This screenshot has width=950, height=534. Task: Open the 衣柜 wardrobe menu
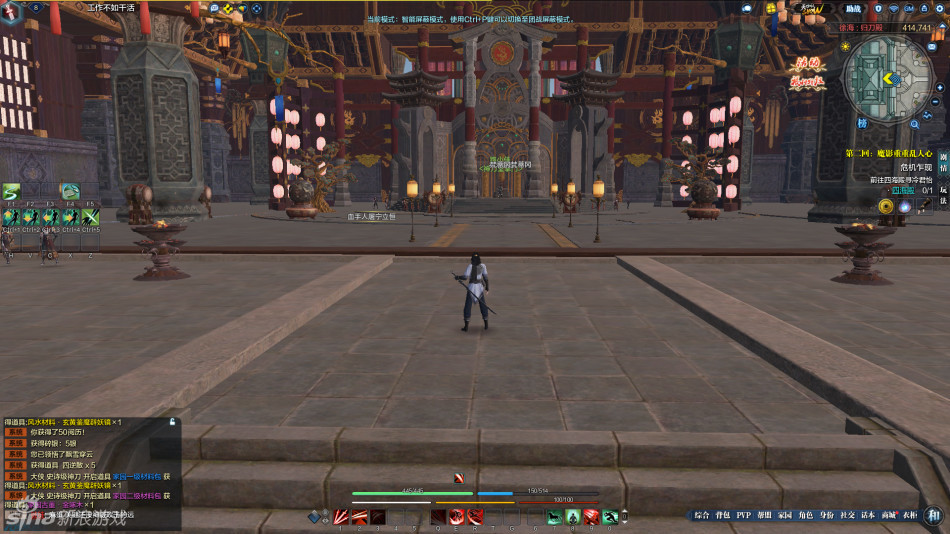908,516
